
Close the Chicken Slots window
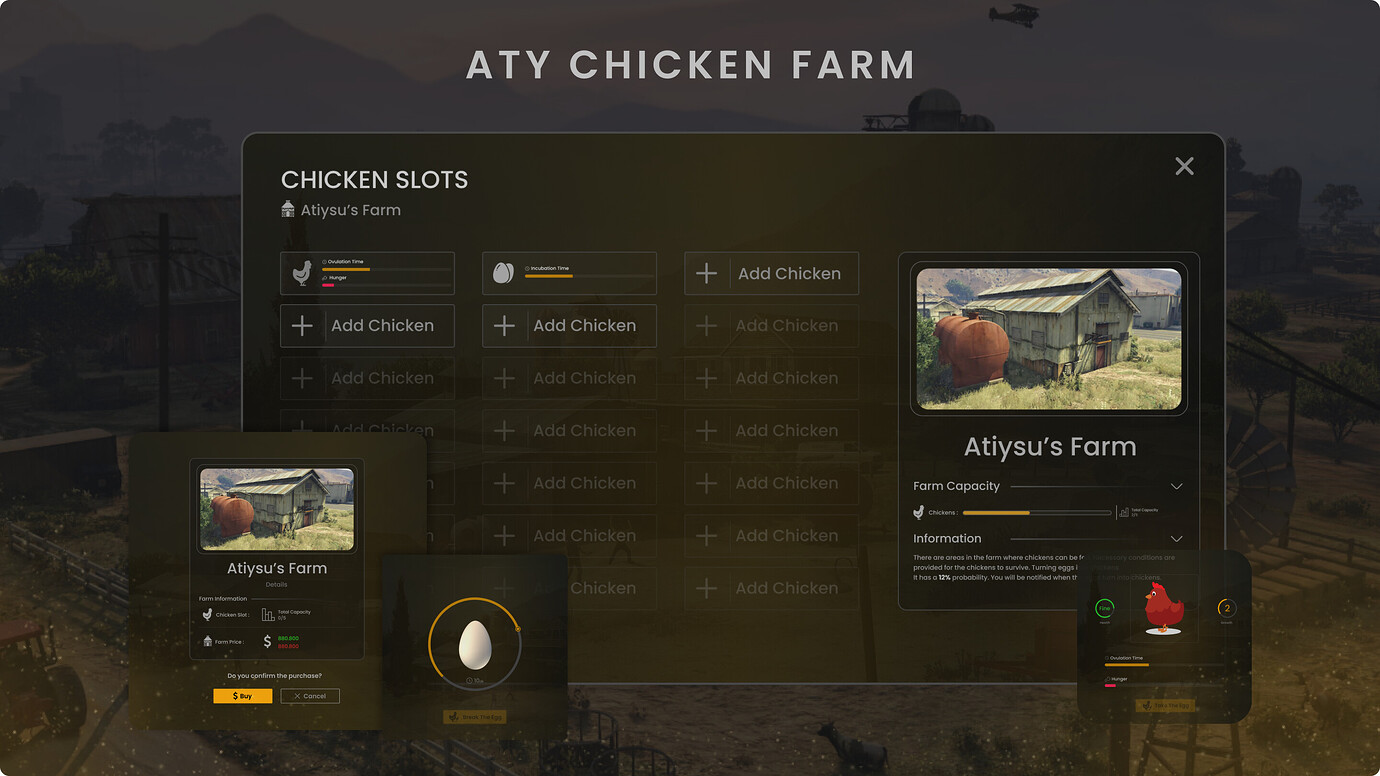[1184, 166]
